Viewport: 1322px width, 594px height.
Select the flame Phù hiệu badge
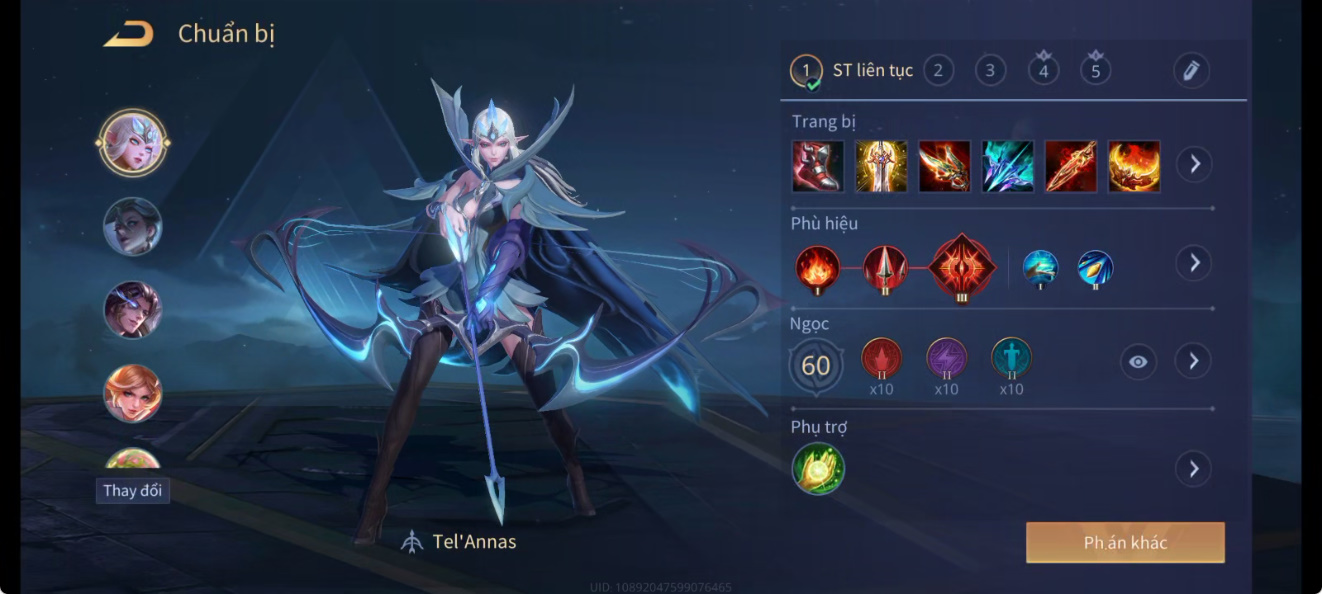817,267
